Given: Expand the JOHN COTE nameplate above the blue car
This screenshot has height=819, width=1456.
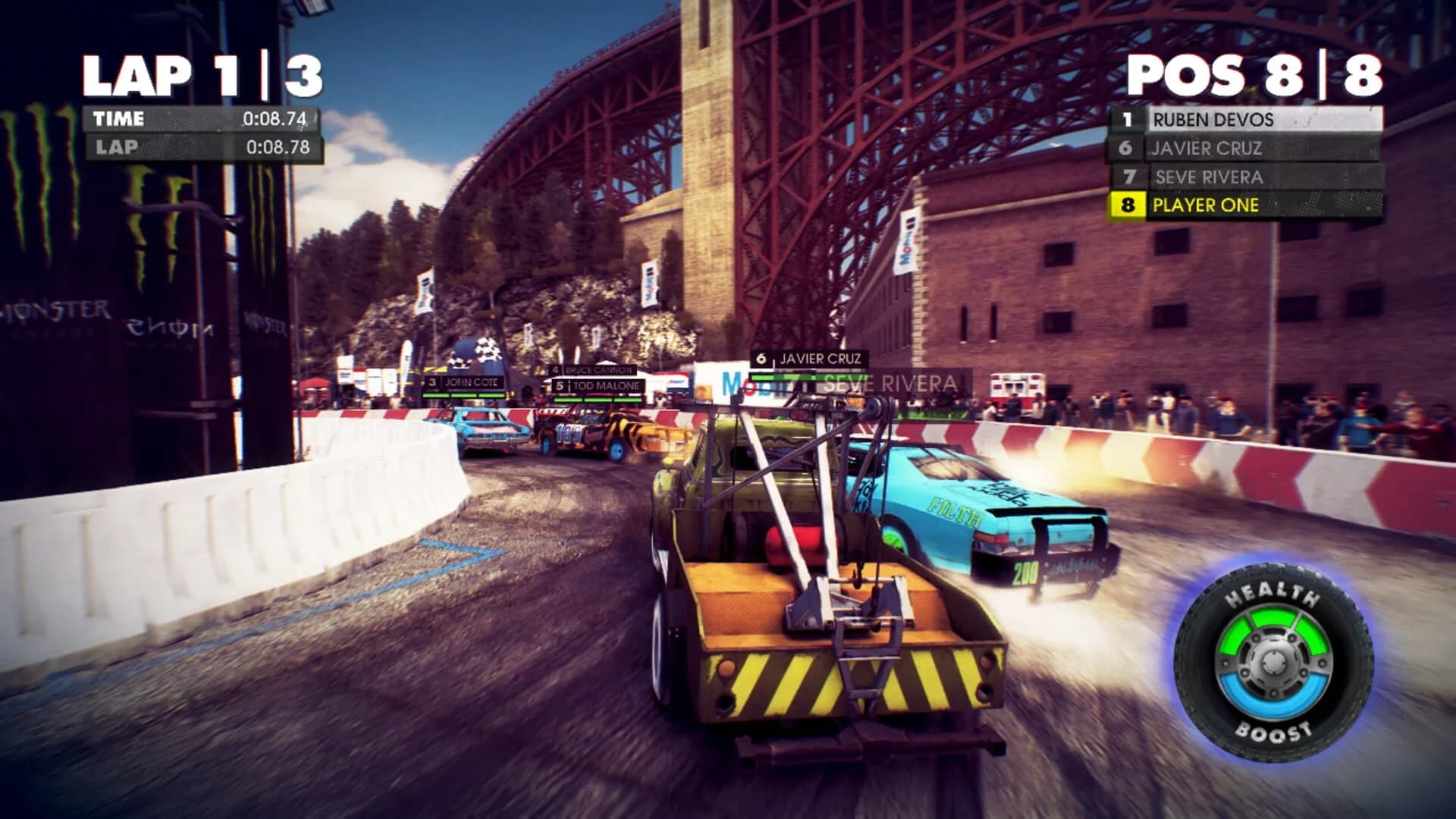Looking at the screenshot, I should pyautogui.click(x=470, y=383).
